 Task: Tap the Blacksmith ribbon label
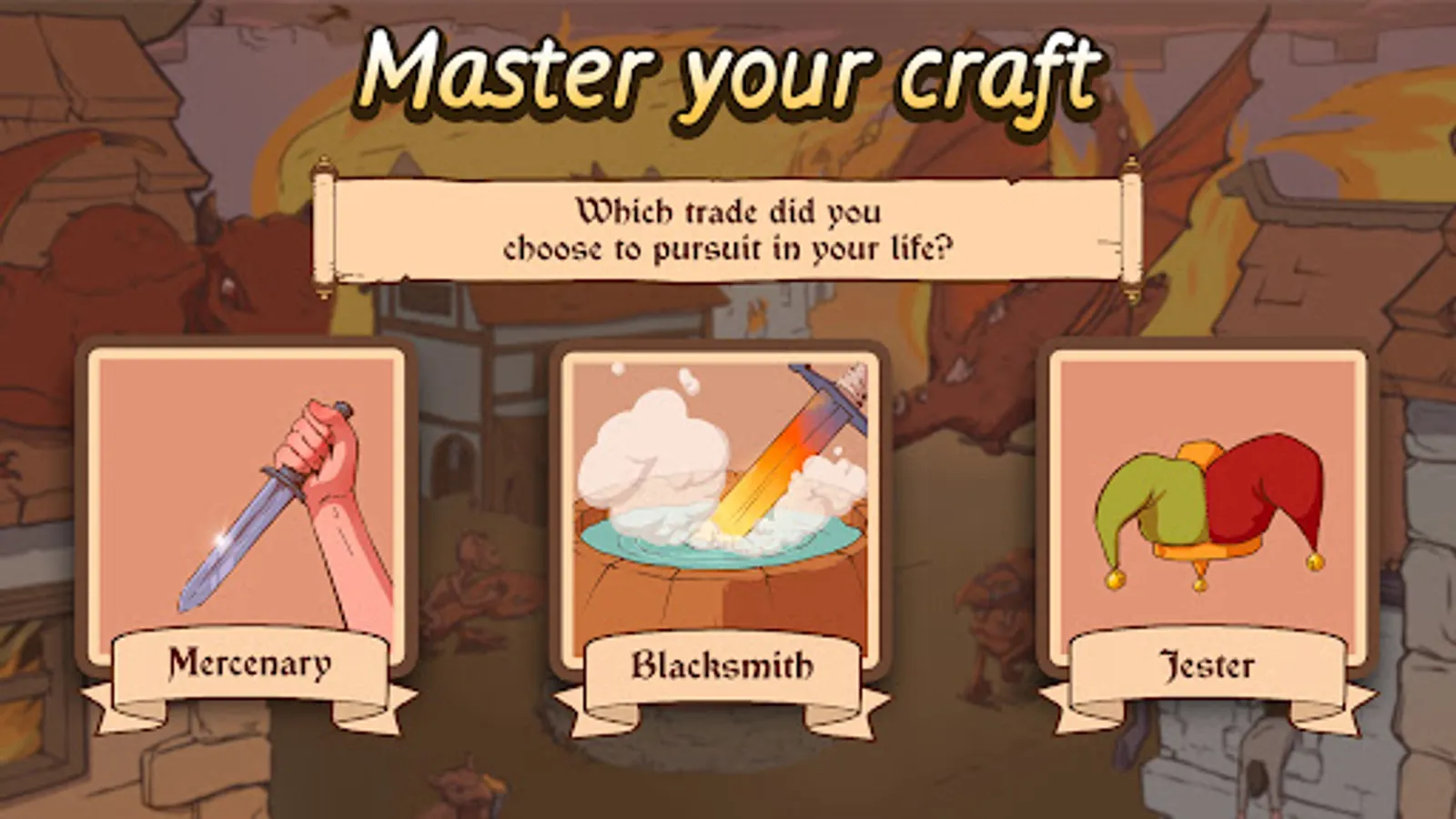pyautogui.click(x=722, y=666)
